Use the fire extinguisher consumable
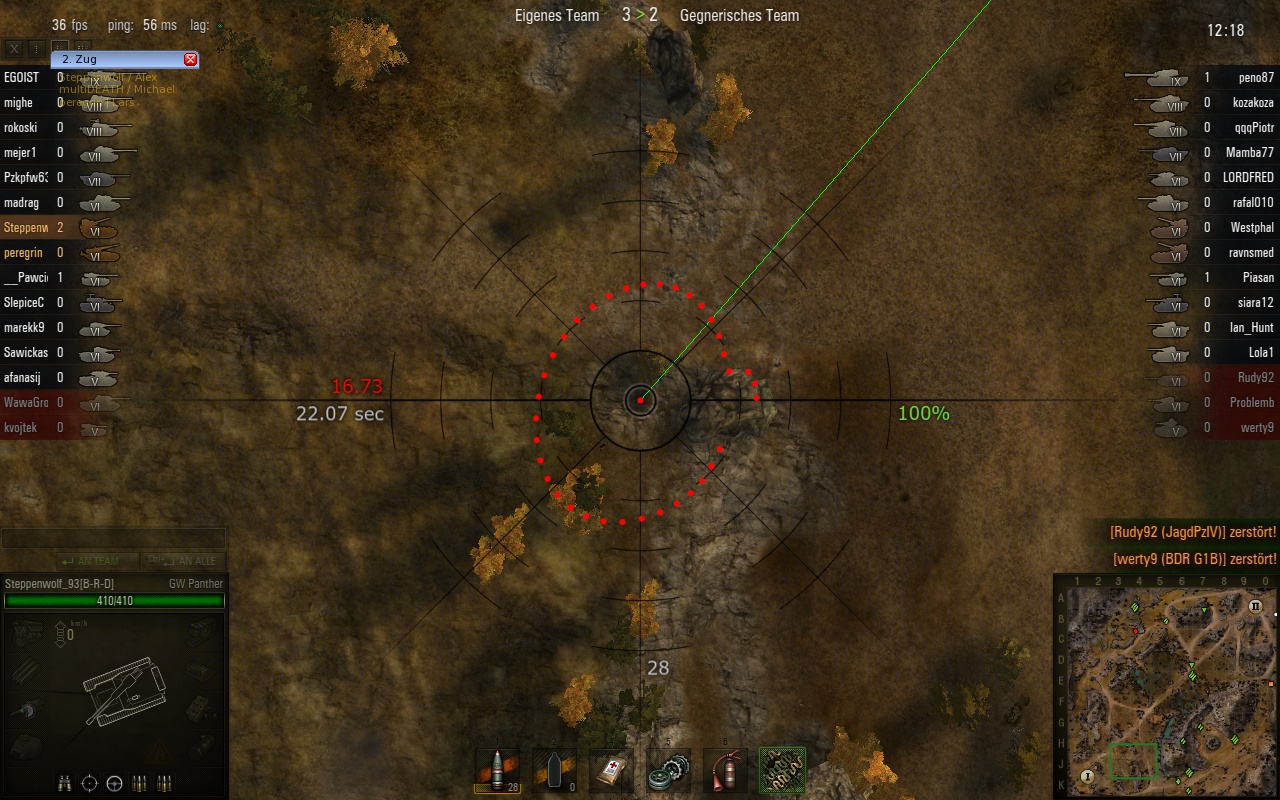Viewport: 1280px width, 800px height. [725, 771]
